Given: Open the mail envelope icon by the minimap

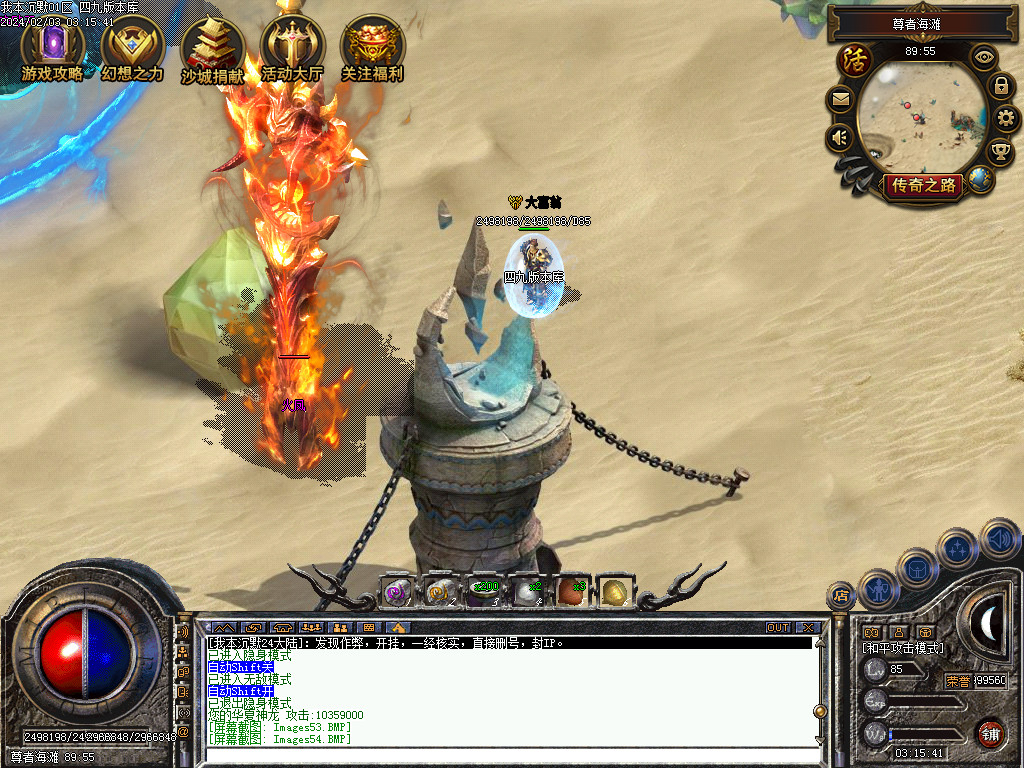Looking at the screenshot, I should 840,100.
